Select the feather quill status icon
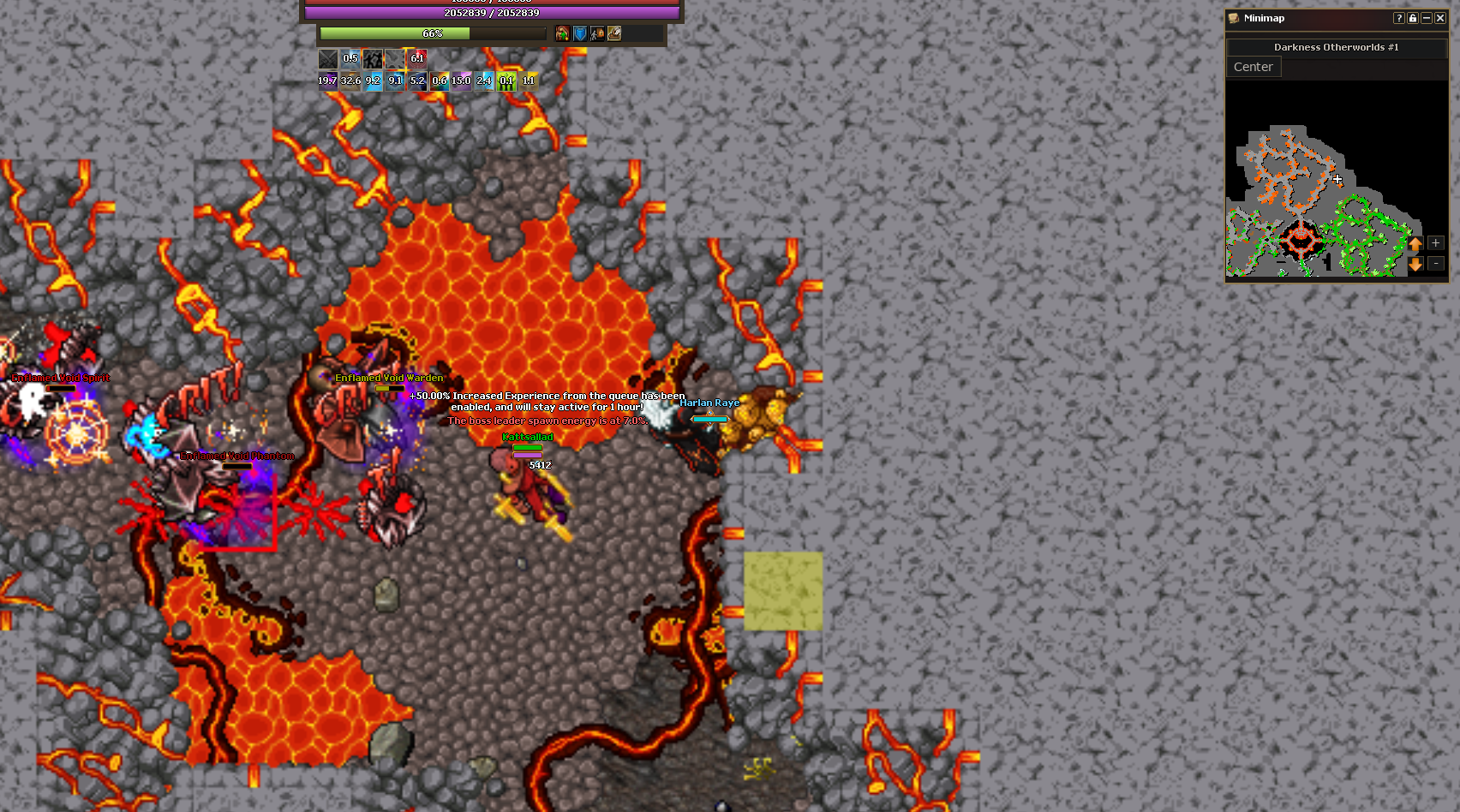The width and height of the screenshot is (1460, 812). [x=614, y=33]
